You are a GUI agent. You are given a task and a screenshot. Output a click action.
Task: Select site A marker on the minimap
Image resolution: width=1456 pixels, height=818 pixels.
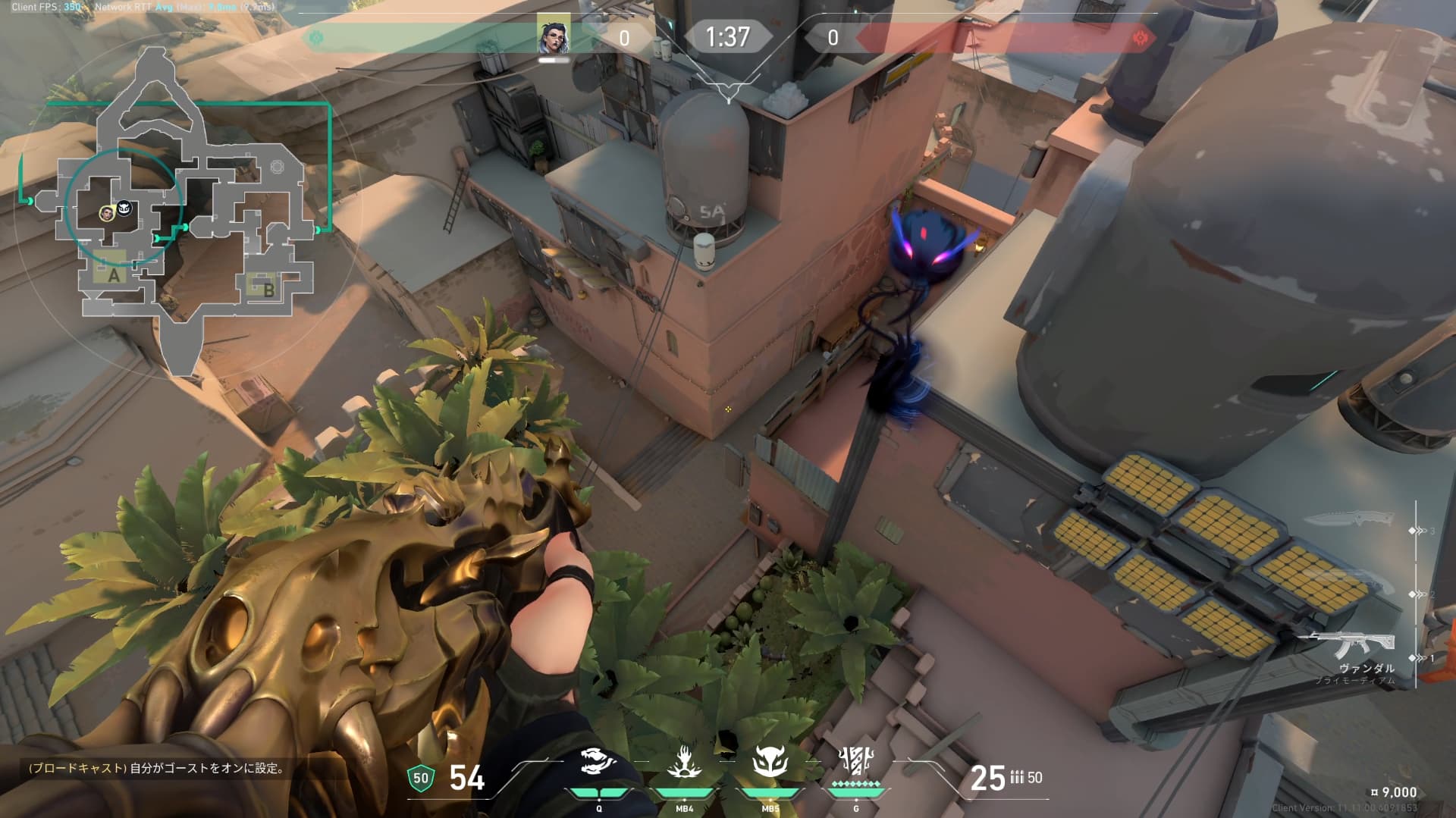(114, 275)
